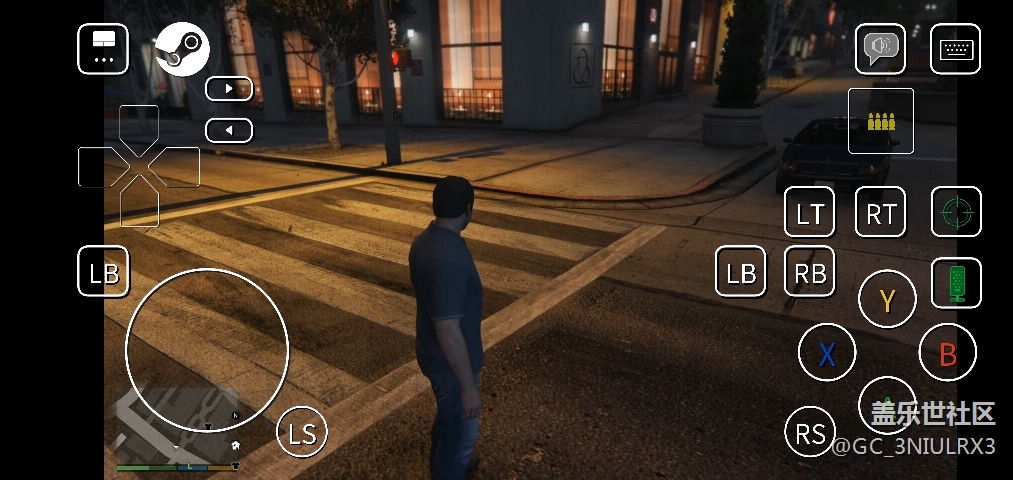Open the on-screen keyboard
The image size is (1013, 480).
(x=955, y=49)
